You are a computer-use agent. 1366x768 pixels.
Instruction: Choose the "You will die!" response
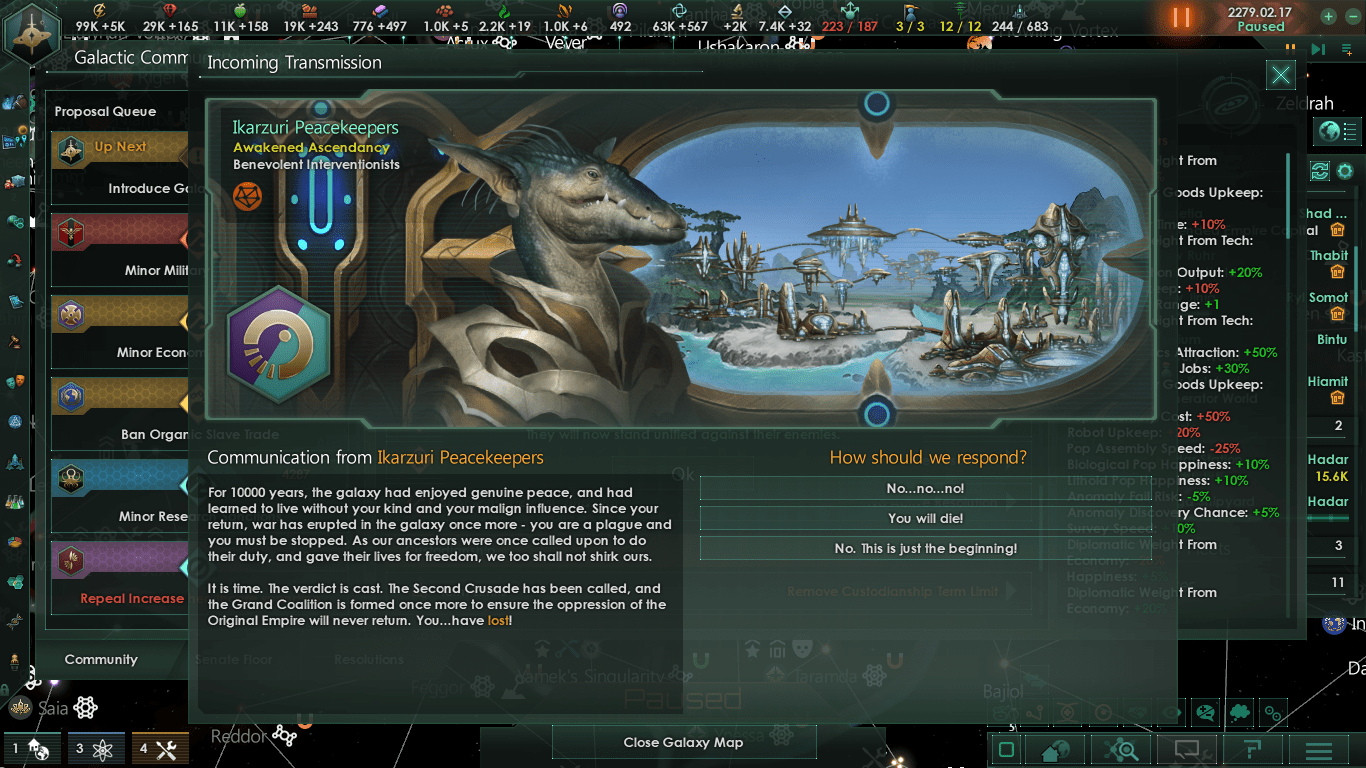click(925, 518)
